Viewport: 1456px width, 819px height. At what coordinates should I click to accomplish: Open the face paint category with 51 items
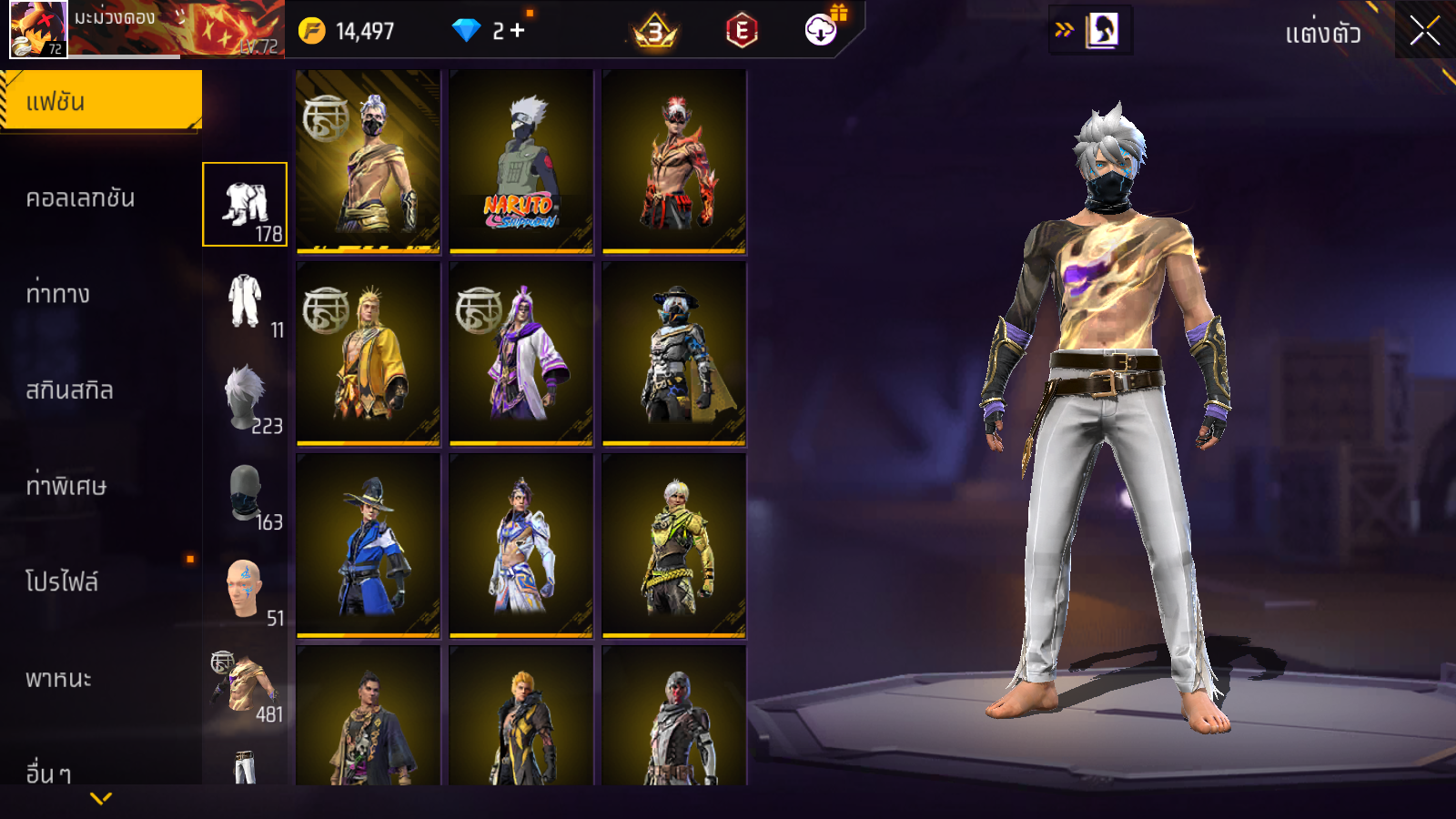point(247,591)
